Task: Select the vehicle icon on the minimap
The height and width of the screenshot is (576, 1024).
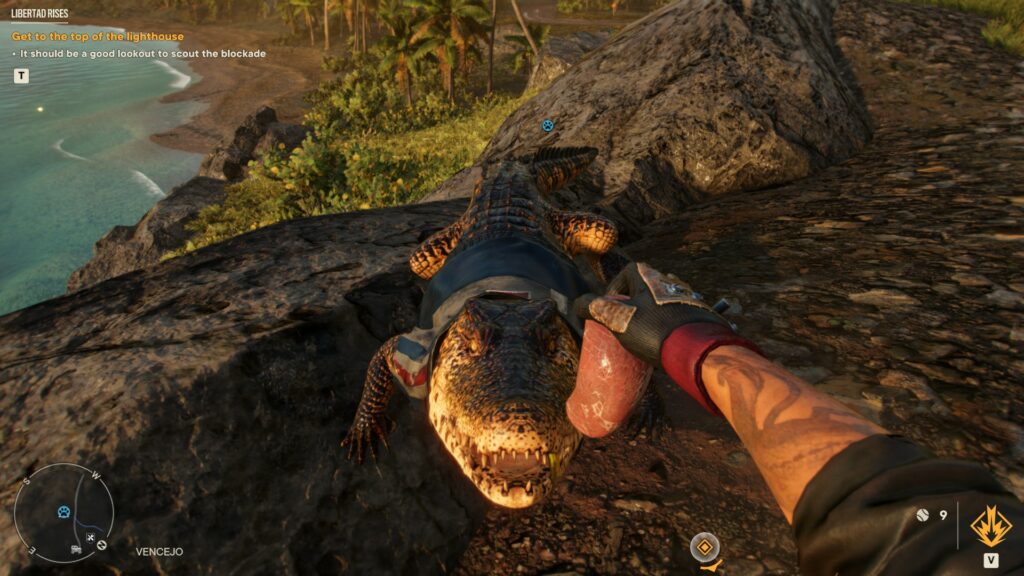Action: point(76,549)
